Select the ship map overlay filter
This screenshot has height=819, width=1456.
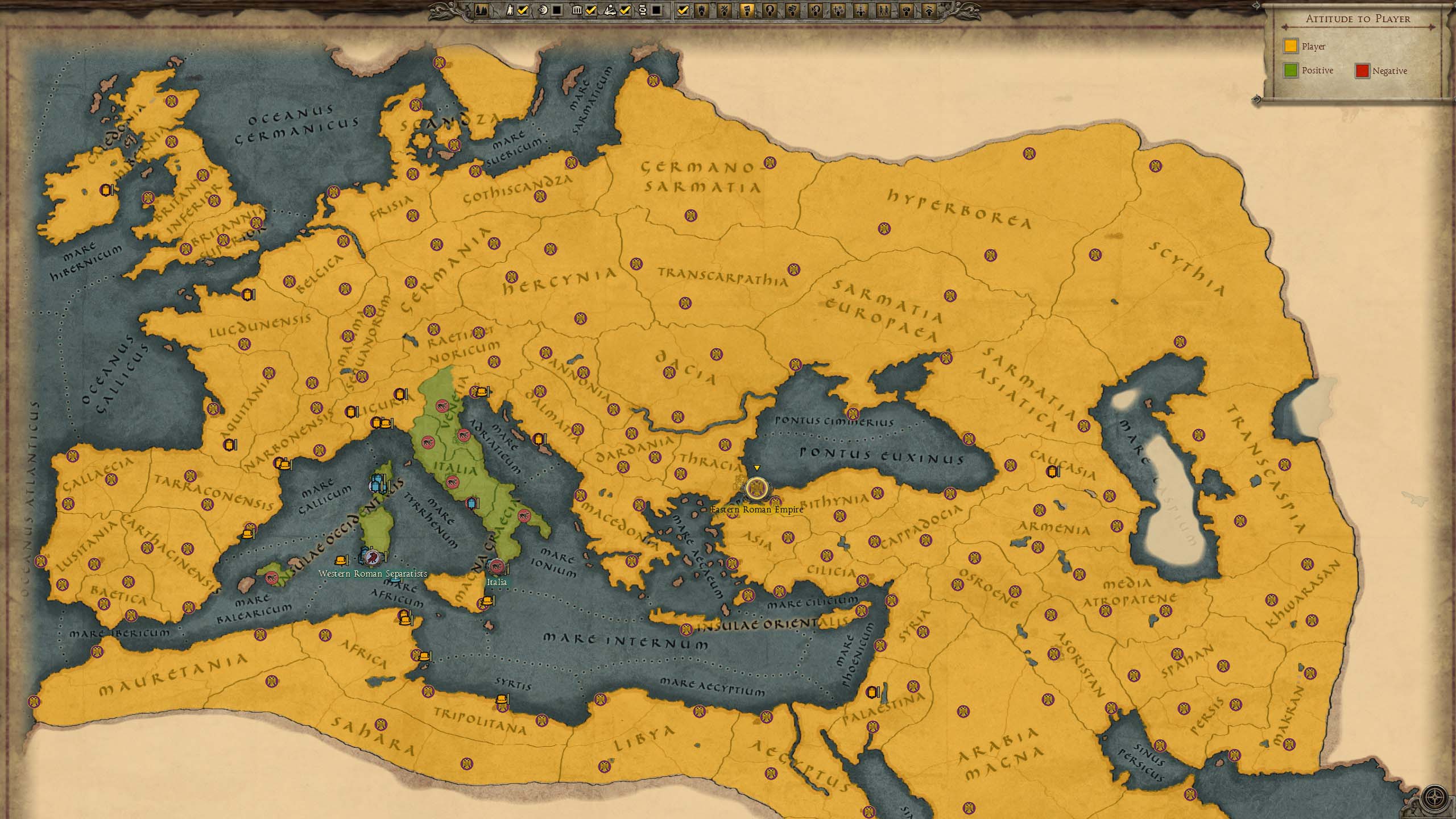point(701,10)
